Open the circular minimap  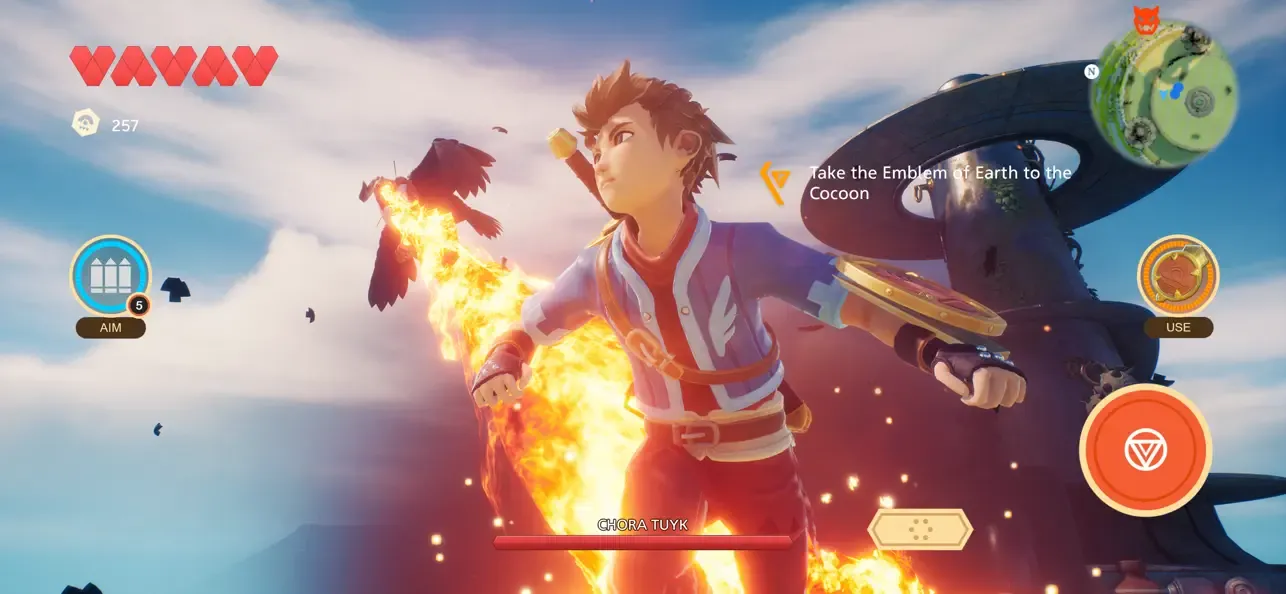pos(1163,94)
